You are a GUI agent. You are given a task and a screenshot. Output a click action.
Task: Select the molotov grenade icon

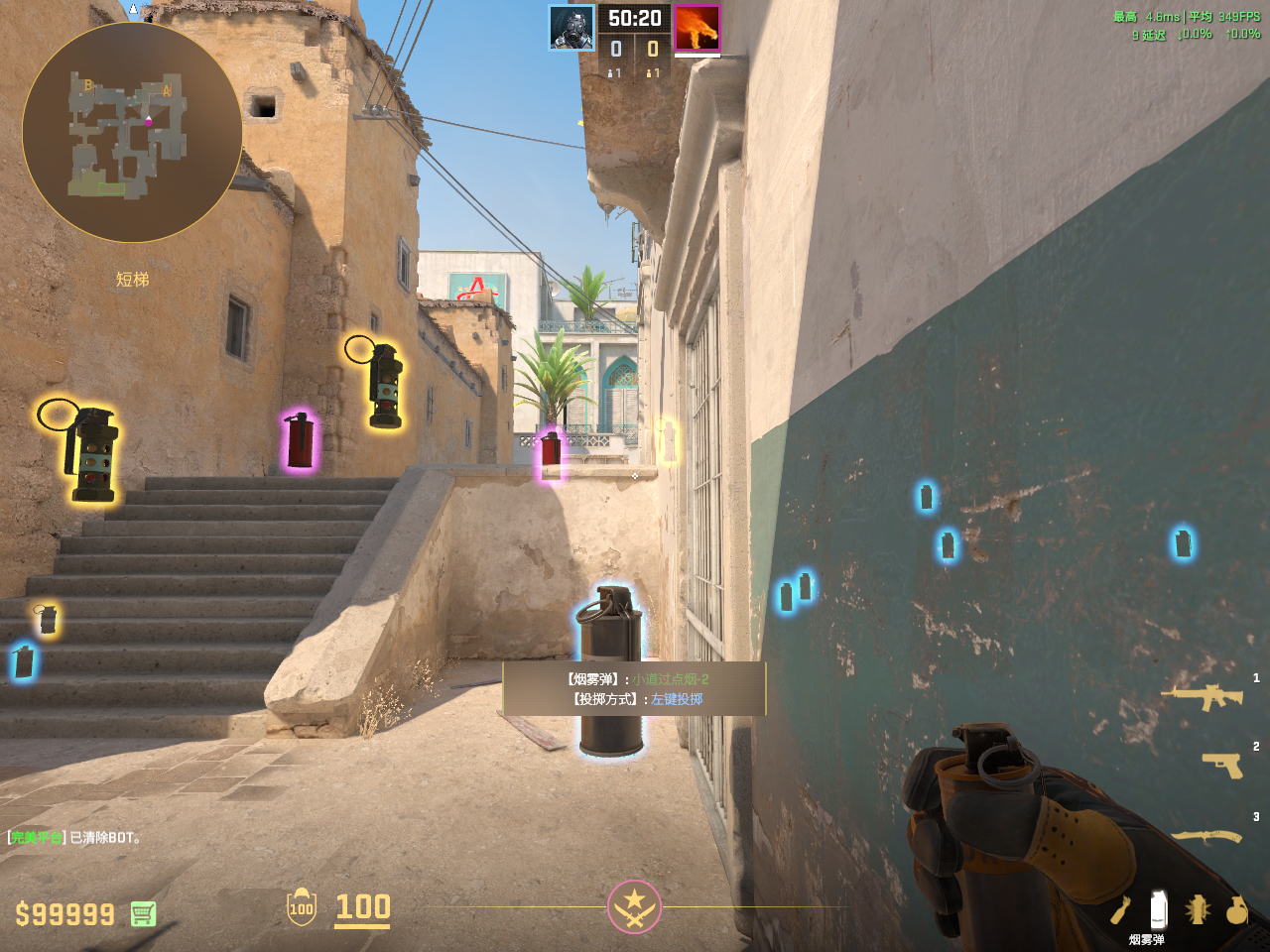click(x=1121, y=909)
